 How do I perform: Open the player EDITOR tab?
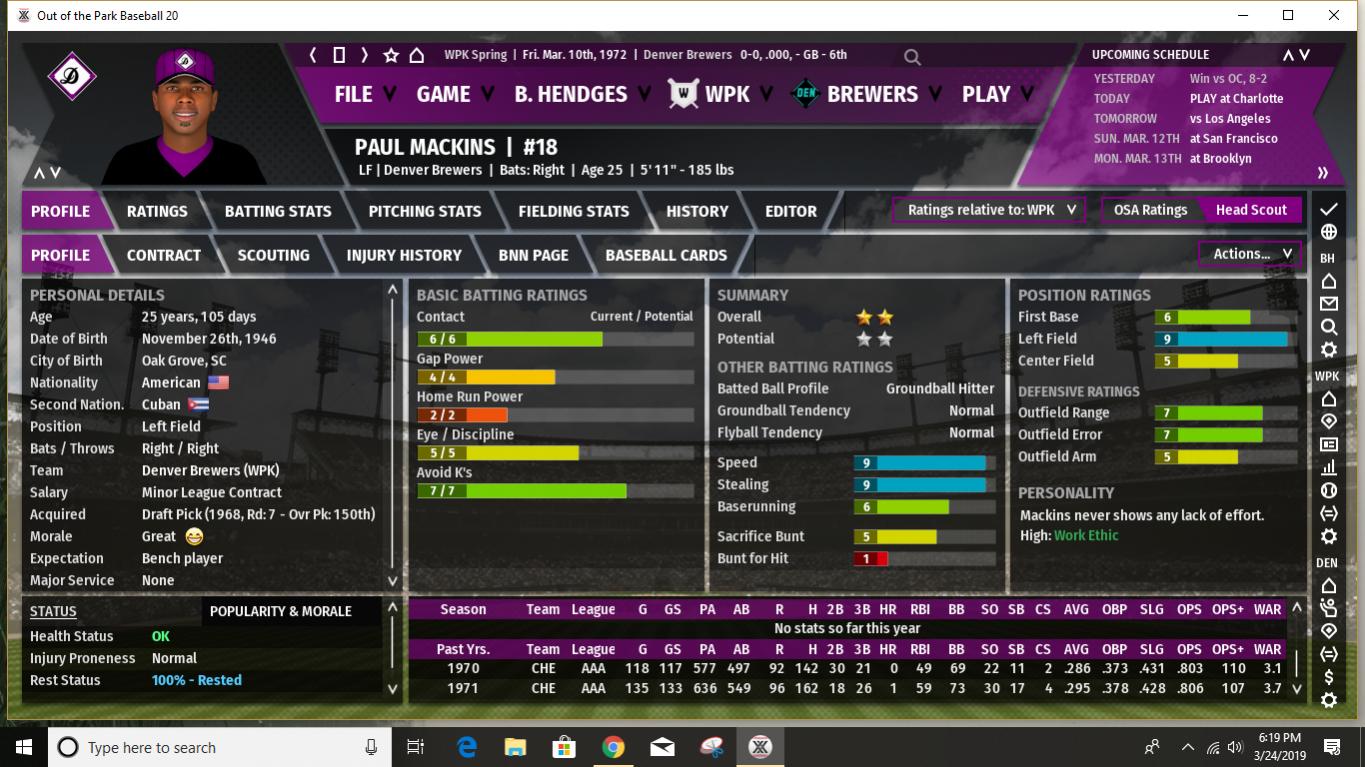pos(791,211)
